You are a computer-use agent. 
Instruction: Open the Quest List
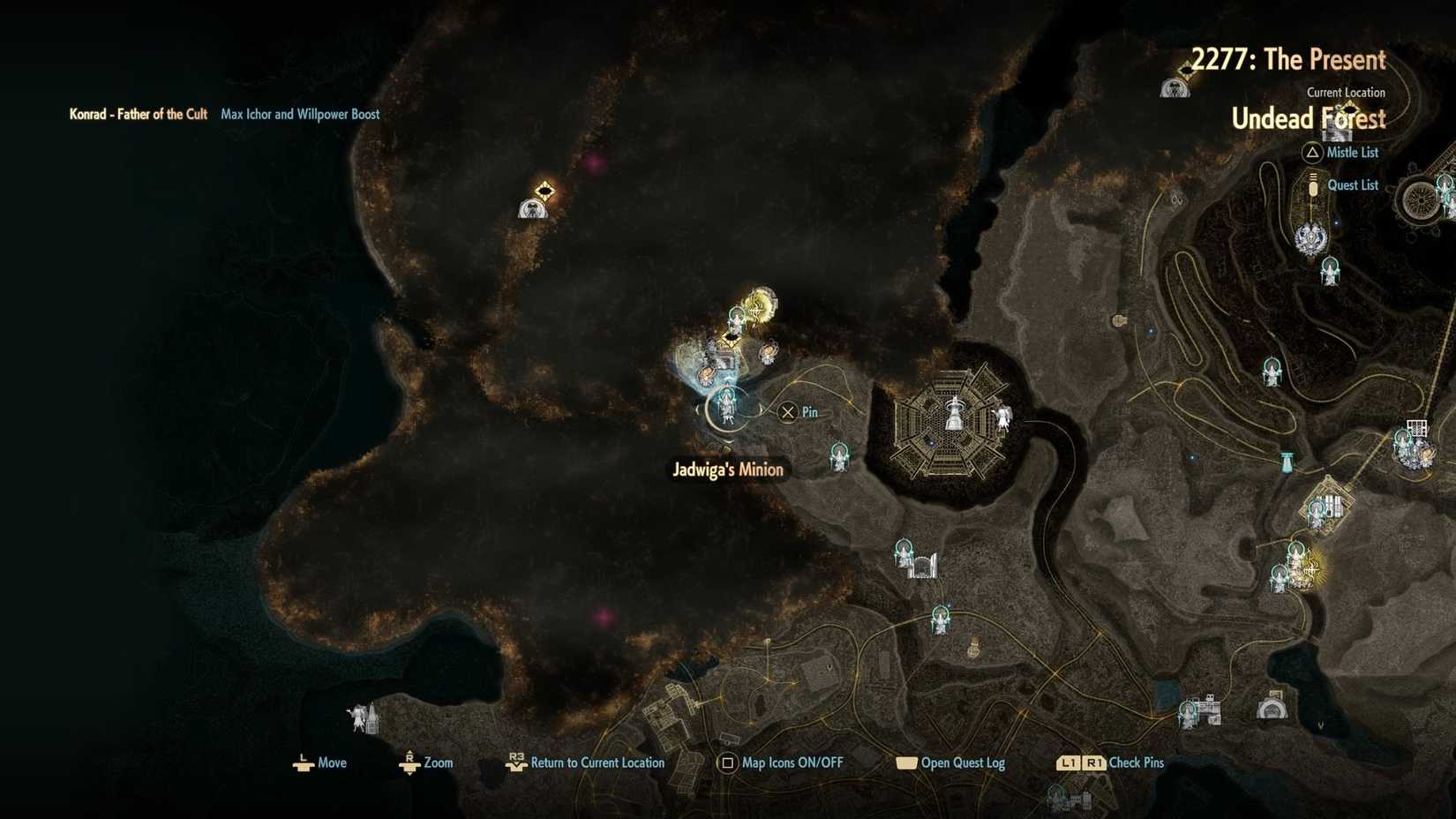pos(1354,185)
